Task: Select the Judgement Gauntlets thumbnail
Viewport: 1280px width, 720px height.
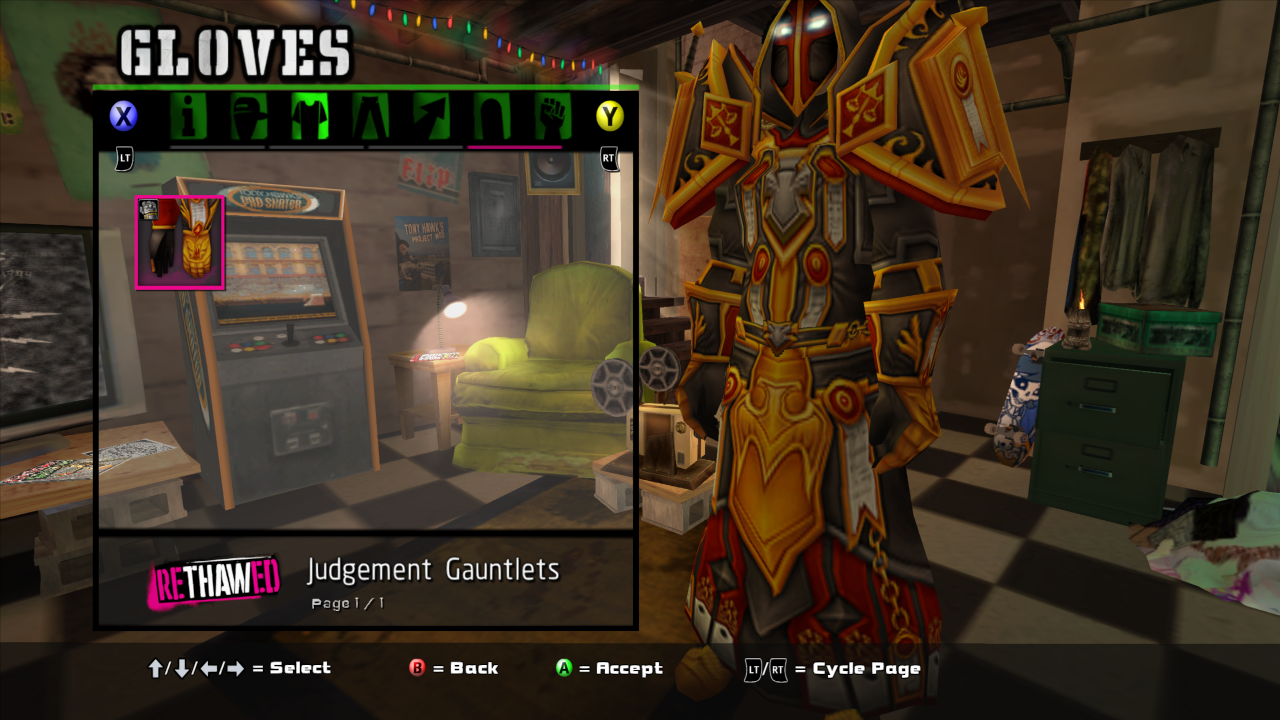Action: 180,243
